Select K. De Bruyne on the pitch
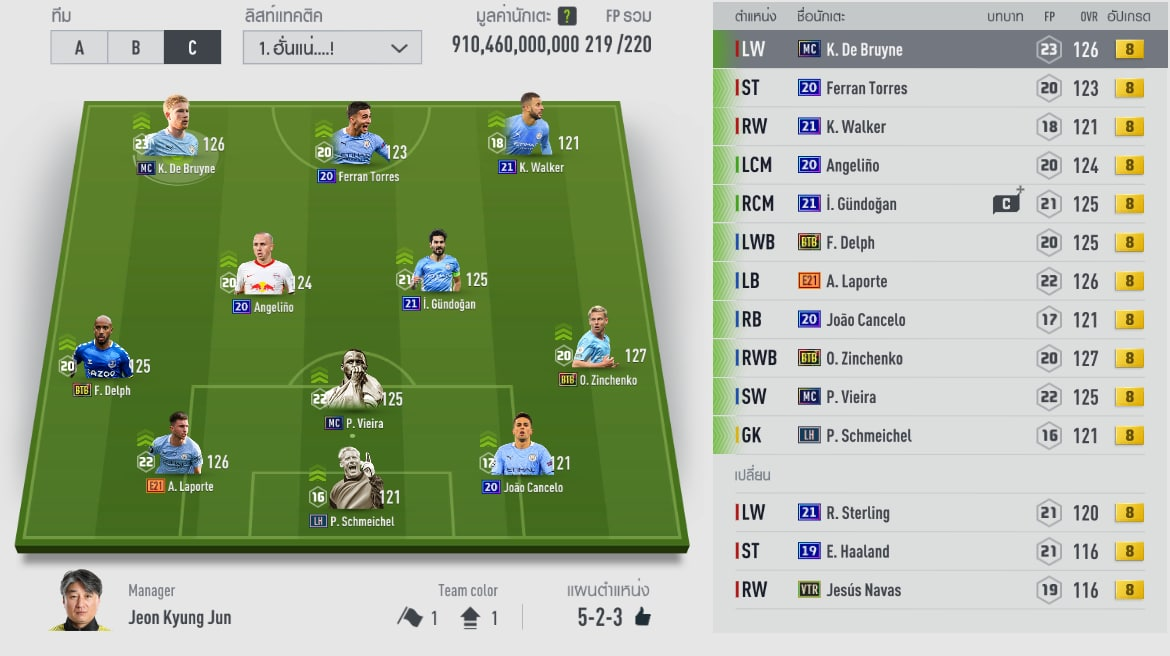Screen dimensions: 1170x656 pos(176,135)
